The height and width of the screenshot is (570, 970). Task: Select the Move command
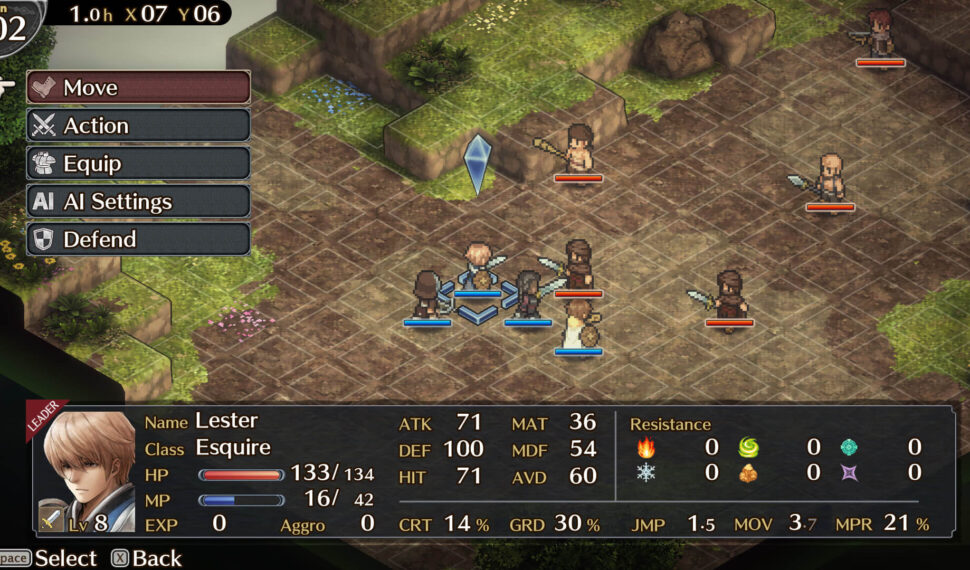pos(138,88)
